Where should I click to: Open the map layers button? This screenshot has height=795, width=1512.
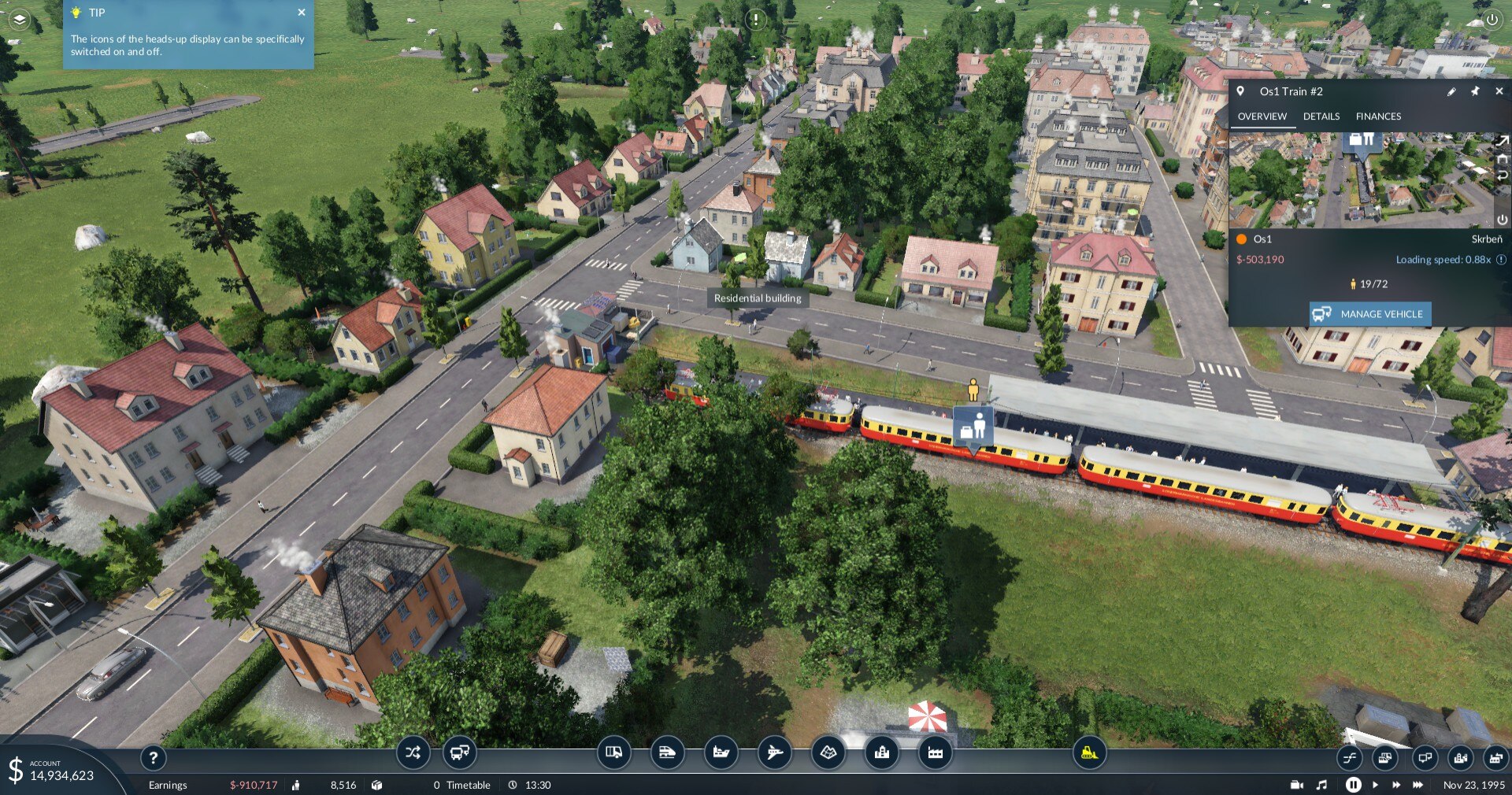tap(19, 20)
